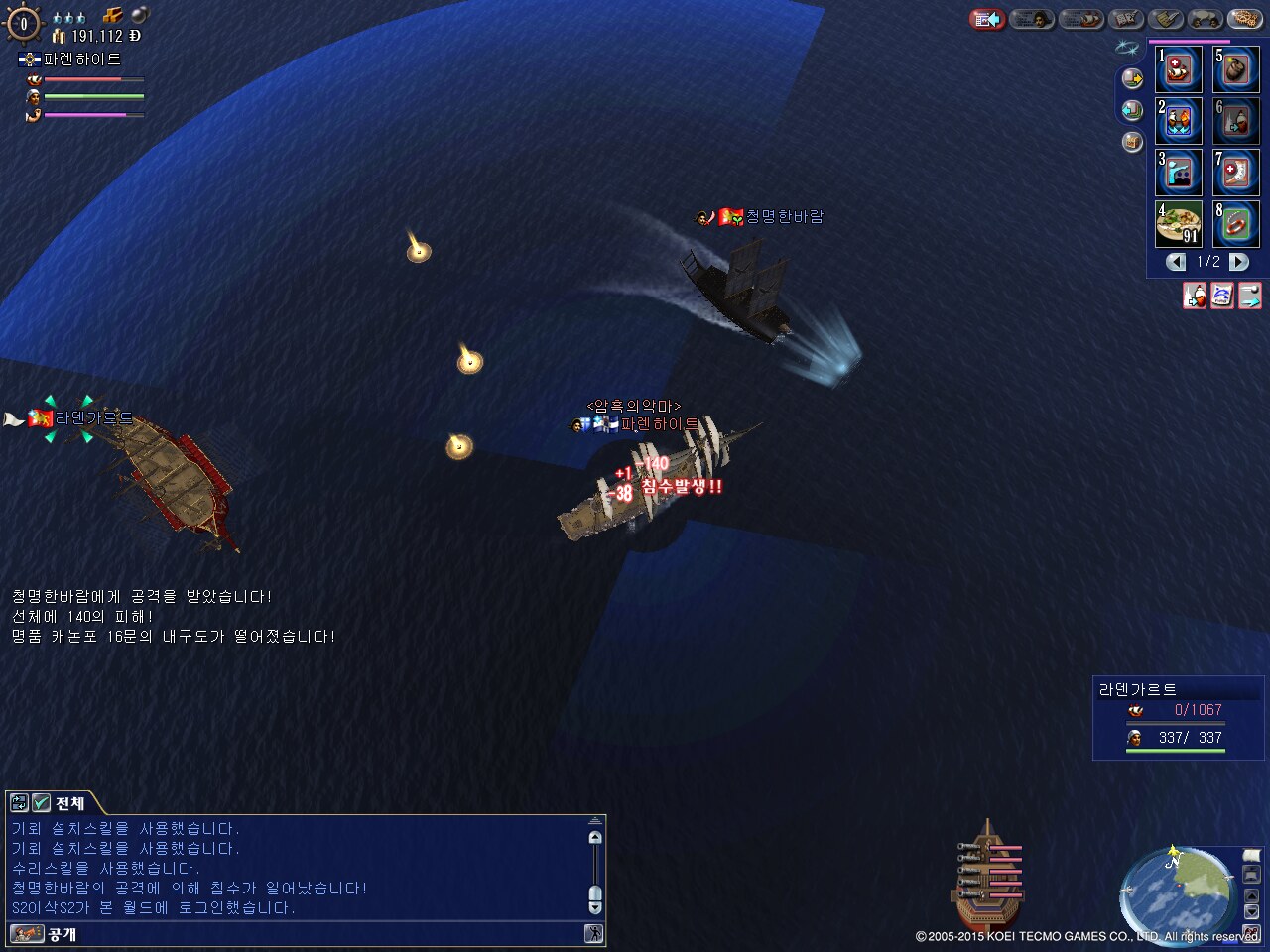Open the ship information menu

(x=1080, y=19)
